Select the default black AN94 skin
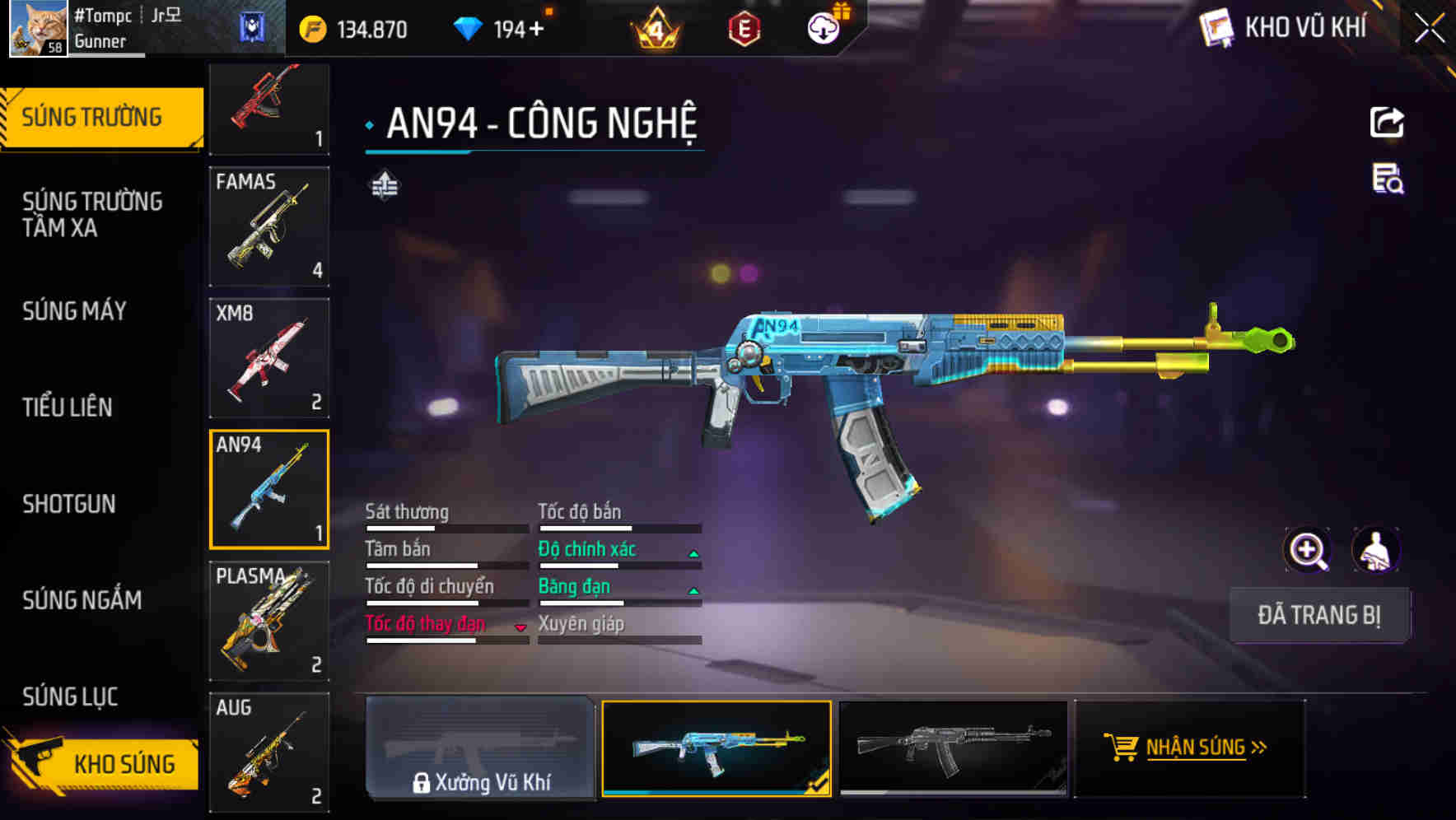 953,748
